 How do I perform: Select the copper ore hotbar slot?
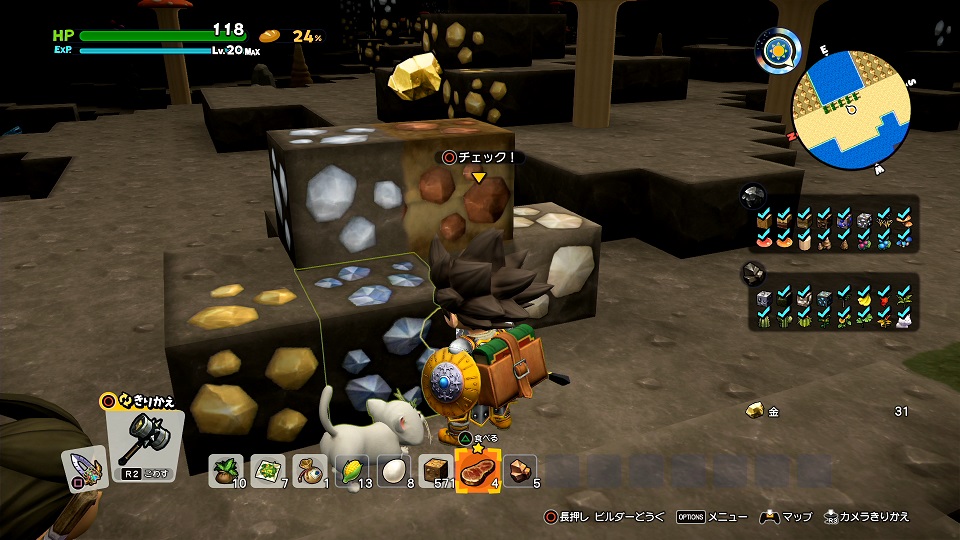pos(519,470)
